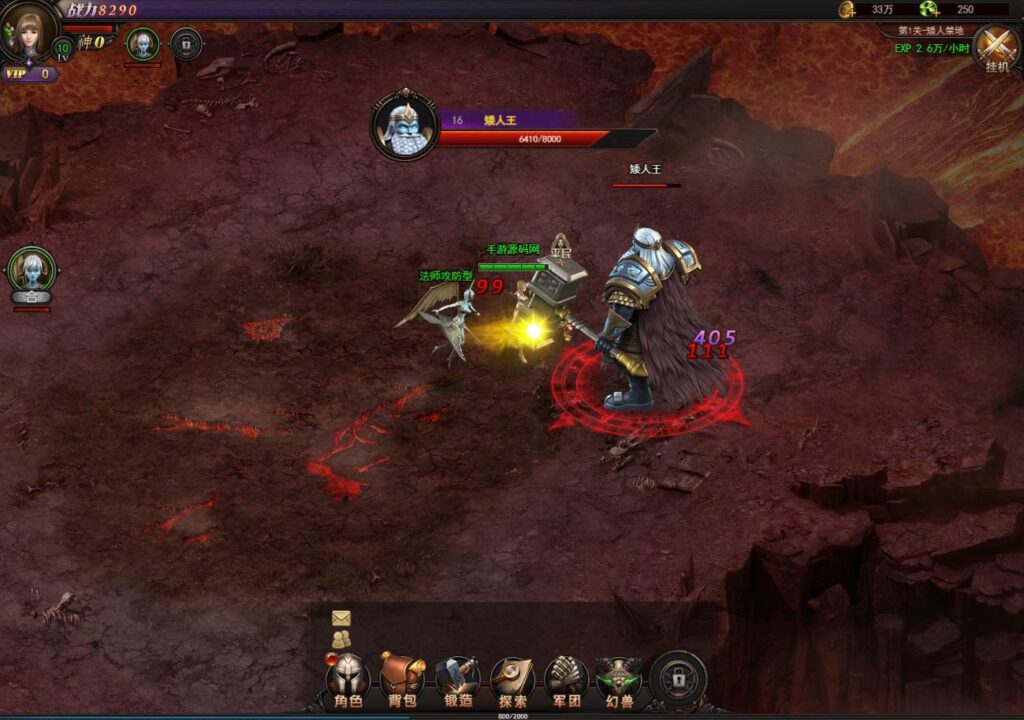Open the friends list icon
The image size is (1024, 720).
tap(342, 638)
